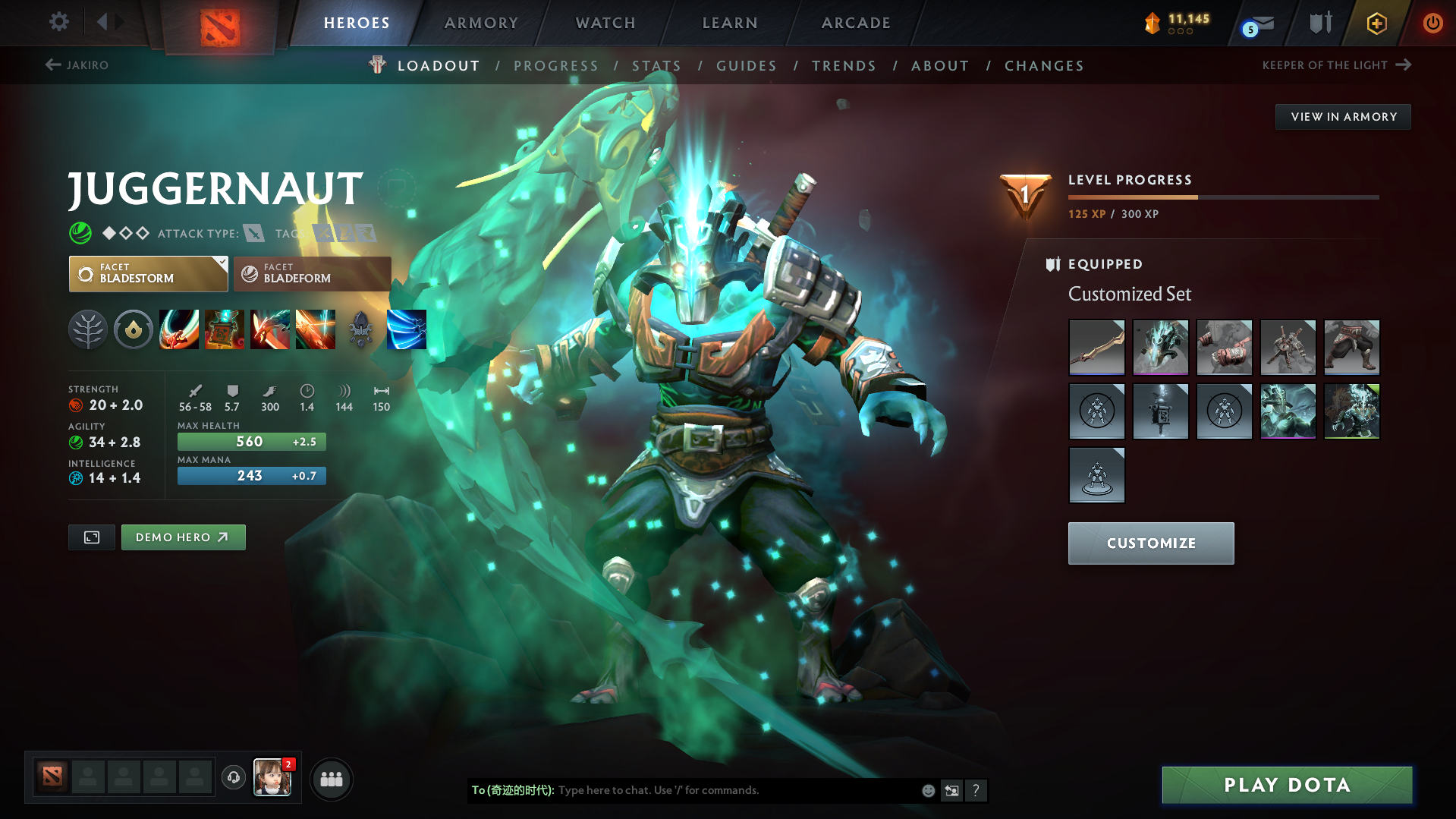The width and height of the screenshot is (1456, 819).
Task: Open the Healing Ward ability details
Action: (225, 329)
